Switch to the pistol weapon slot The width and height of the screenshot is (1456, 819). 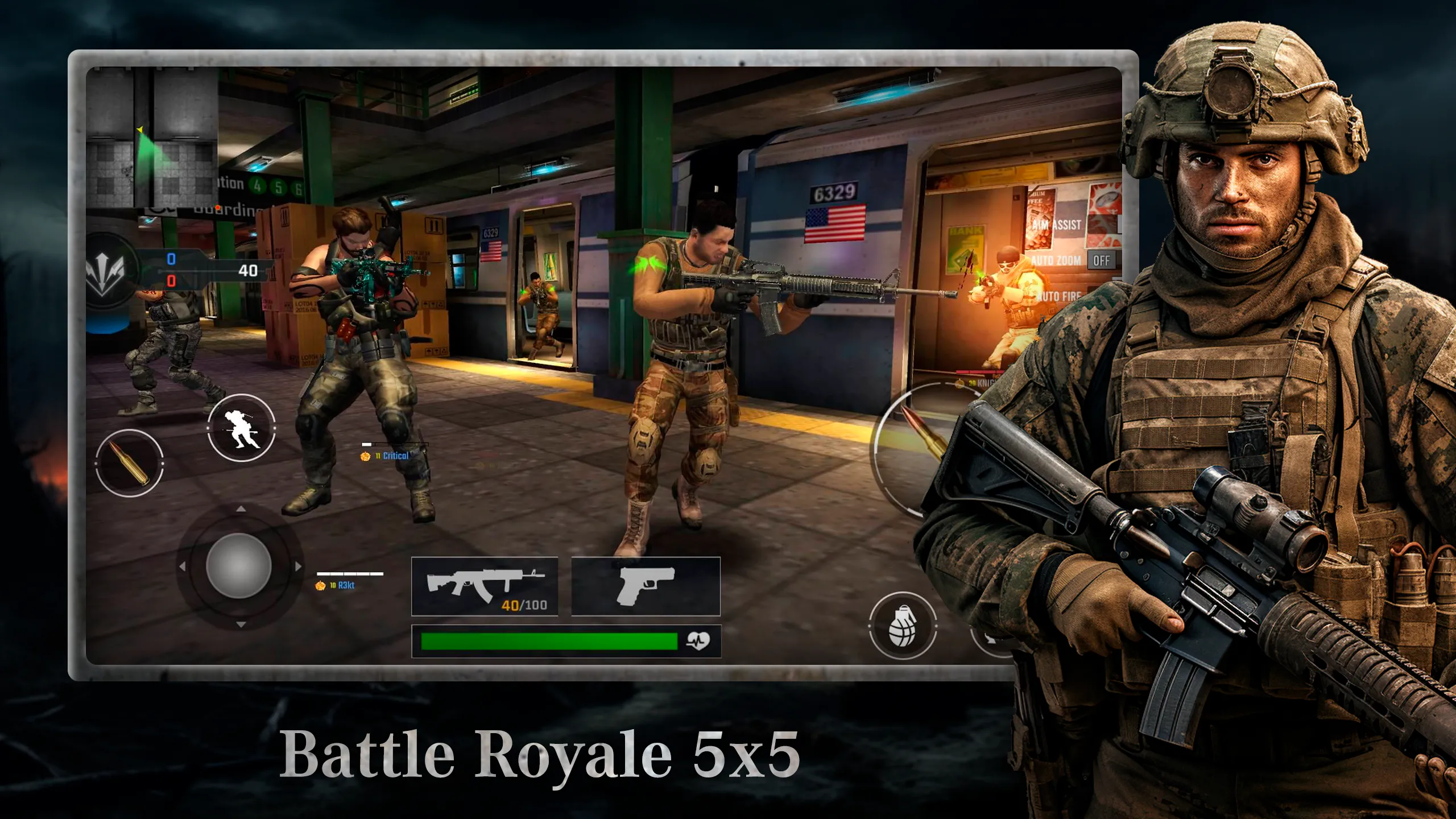pos(644,586)
